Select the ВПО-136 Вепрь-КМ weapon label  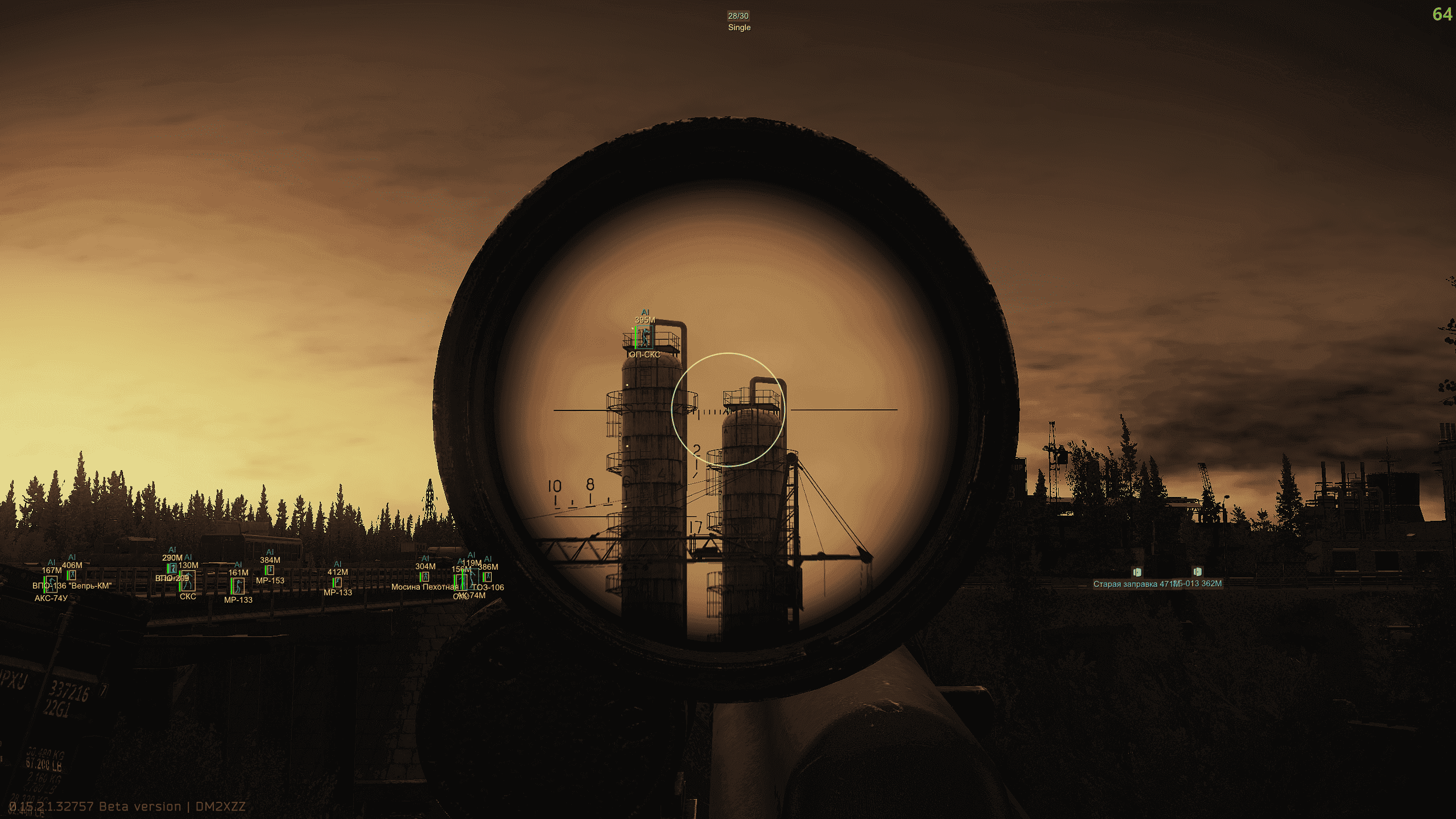click(72, 586)
